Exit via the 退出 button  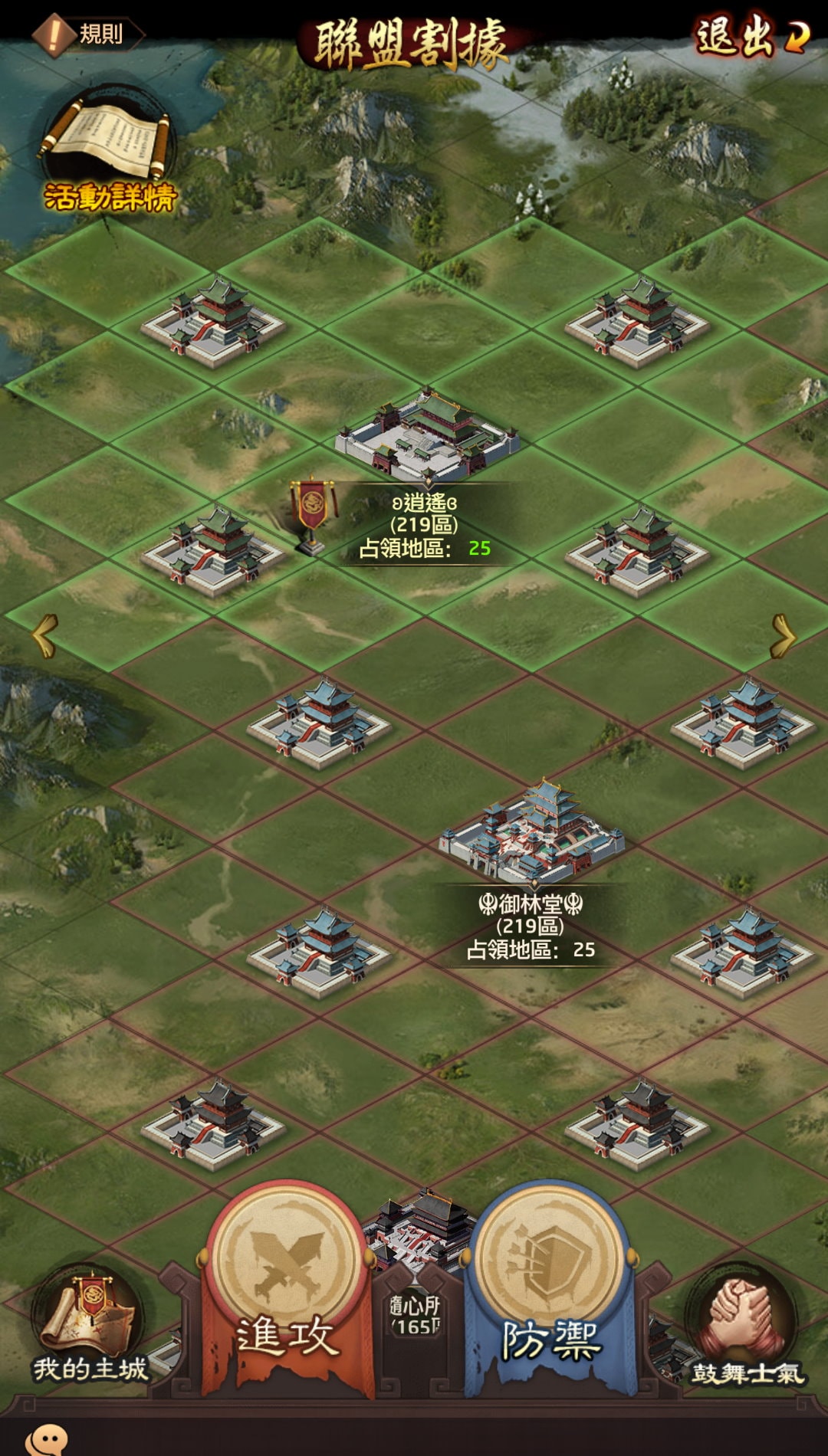point(751,36)
